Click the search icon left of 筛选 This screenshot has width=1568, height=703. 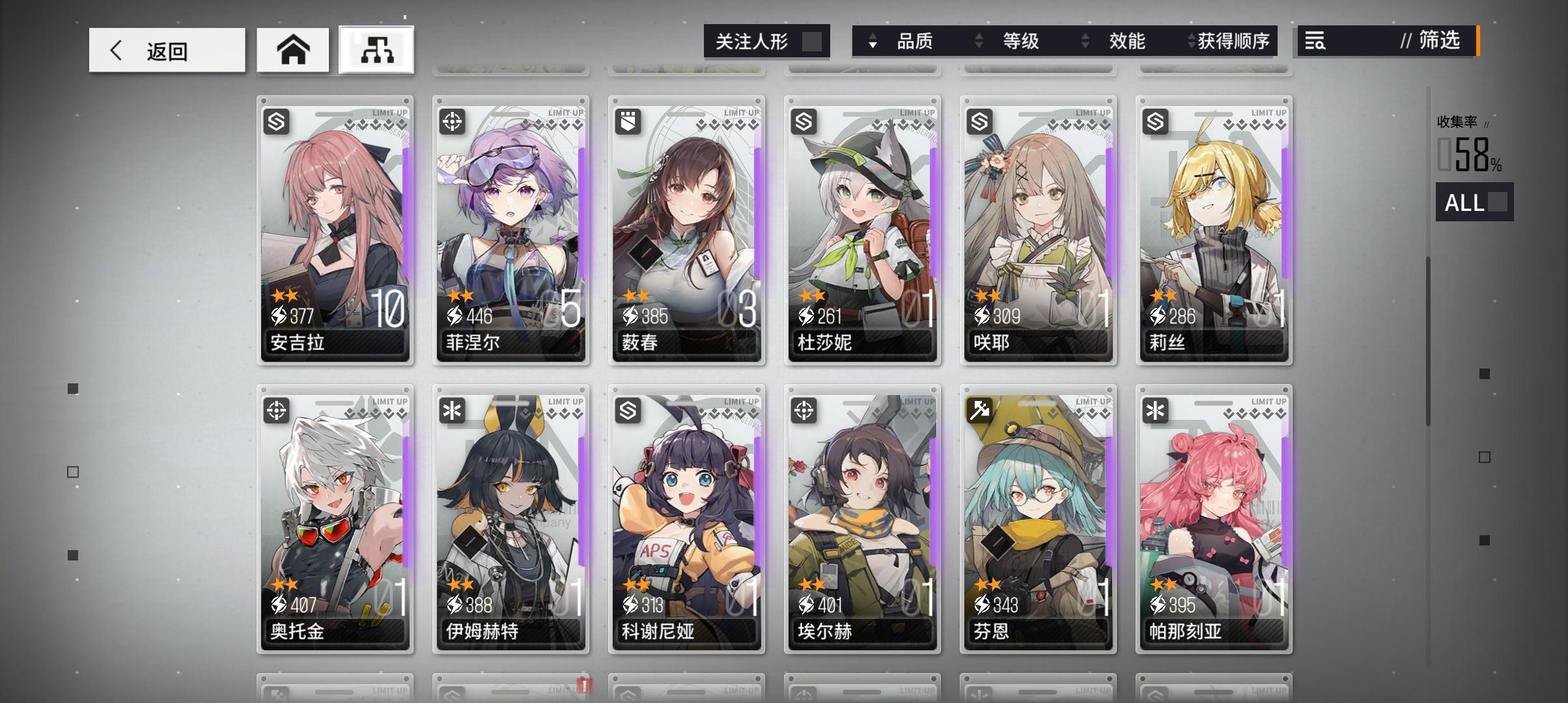(x=1314, y=42)
